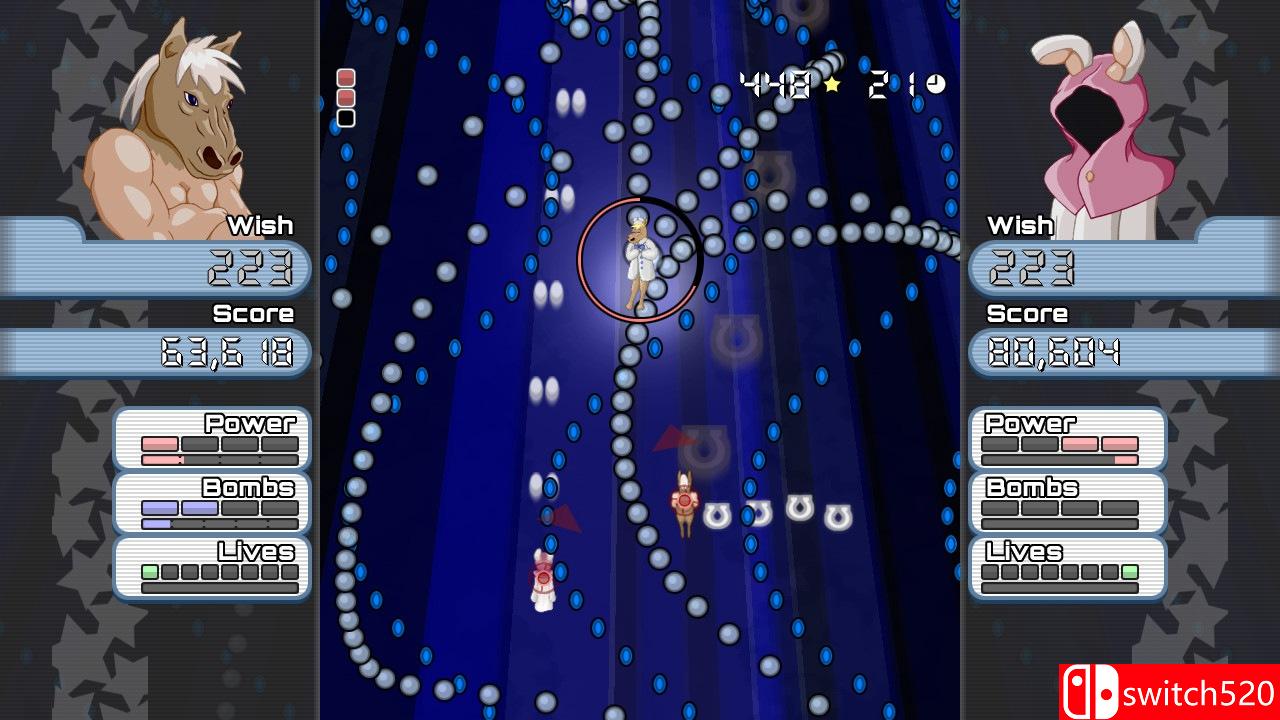
Task: Click the empty black health square indicator
Action: click(344, 117)
